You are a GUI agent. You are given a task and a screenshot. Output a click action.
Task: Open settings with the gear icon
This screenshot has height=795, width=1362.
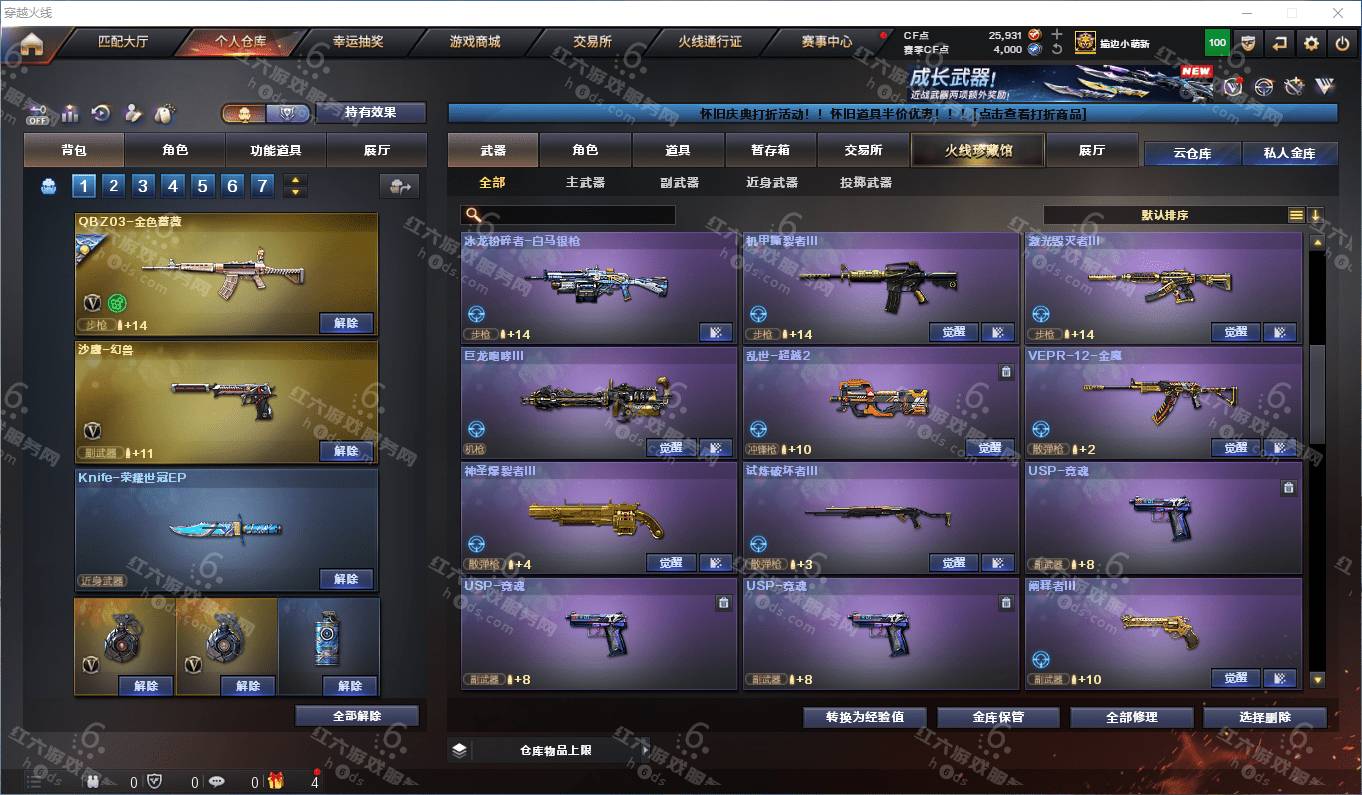1311,43
